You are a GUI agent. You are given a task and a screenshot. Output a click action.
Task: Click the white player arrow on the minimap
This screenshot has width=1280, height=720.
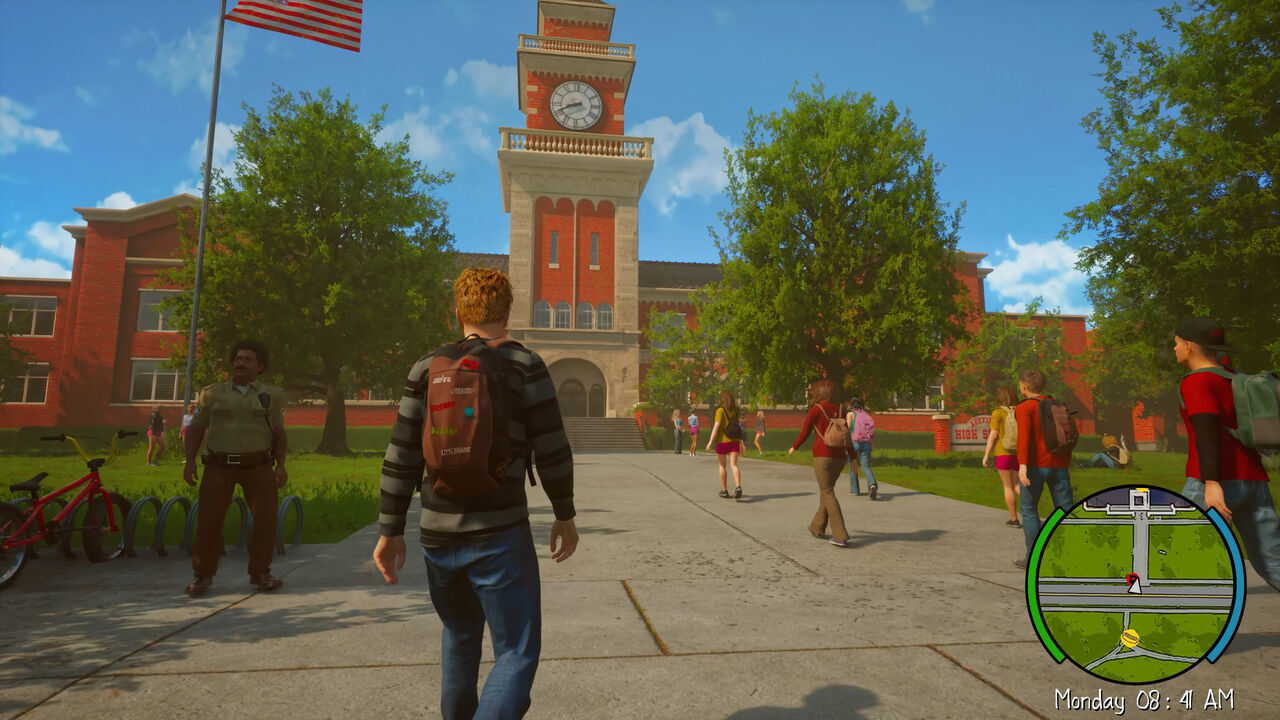[1134, 586]
